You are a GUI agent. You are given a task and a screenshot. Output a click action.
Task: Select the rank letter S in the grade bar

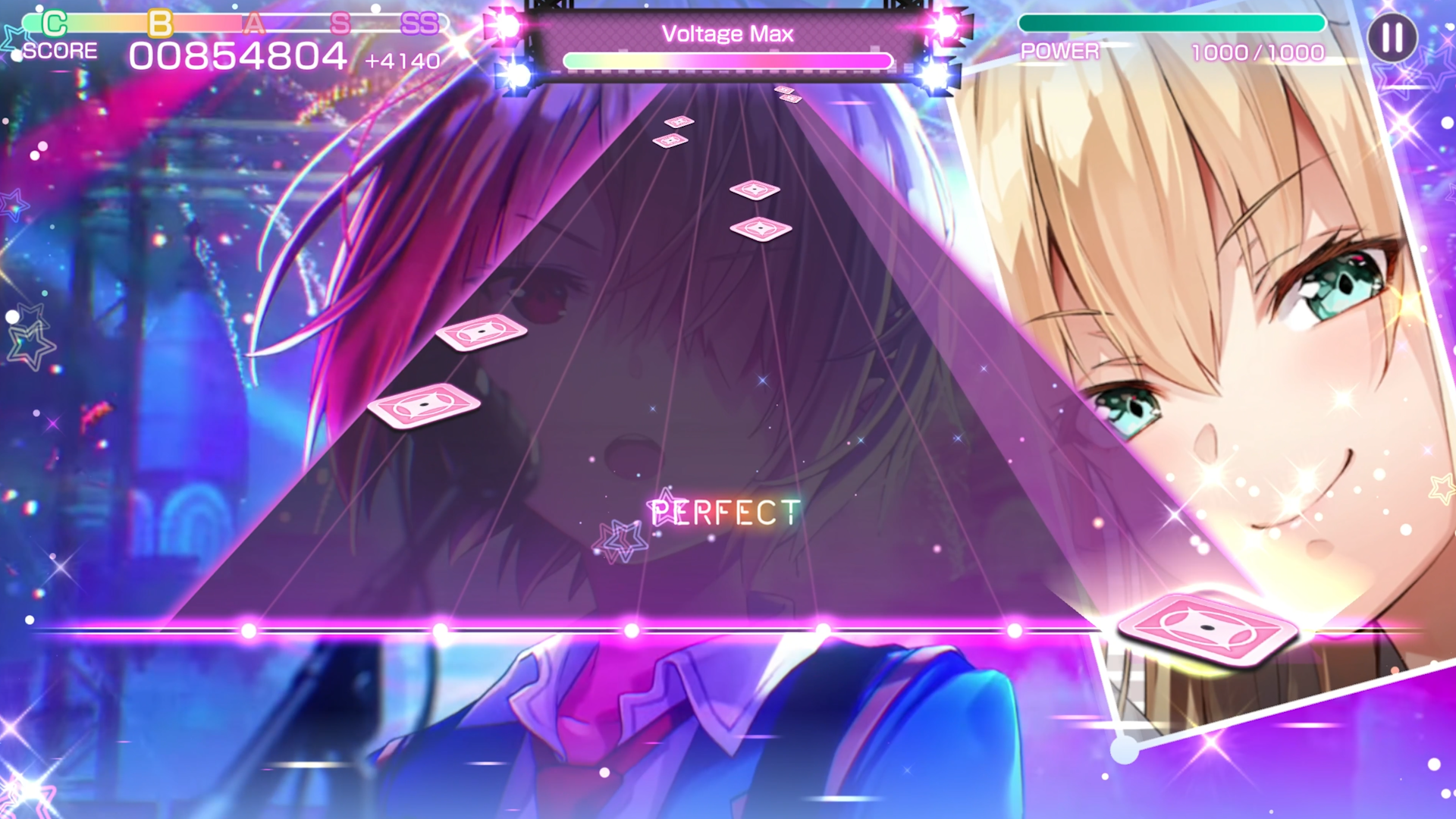(x=342, y=24)
